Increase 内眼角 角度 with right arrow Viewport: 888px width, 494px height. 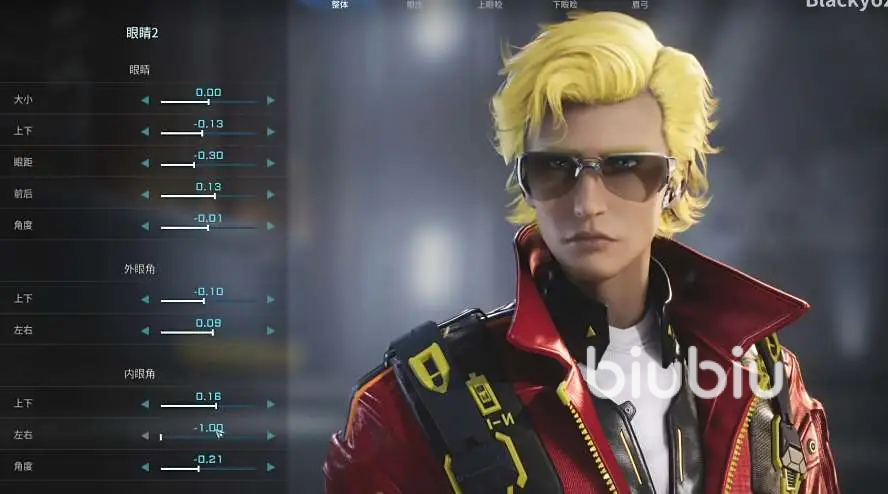click(270, 467)
